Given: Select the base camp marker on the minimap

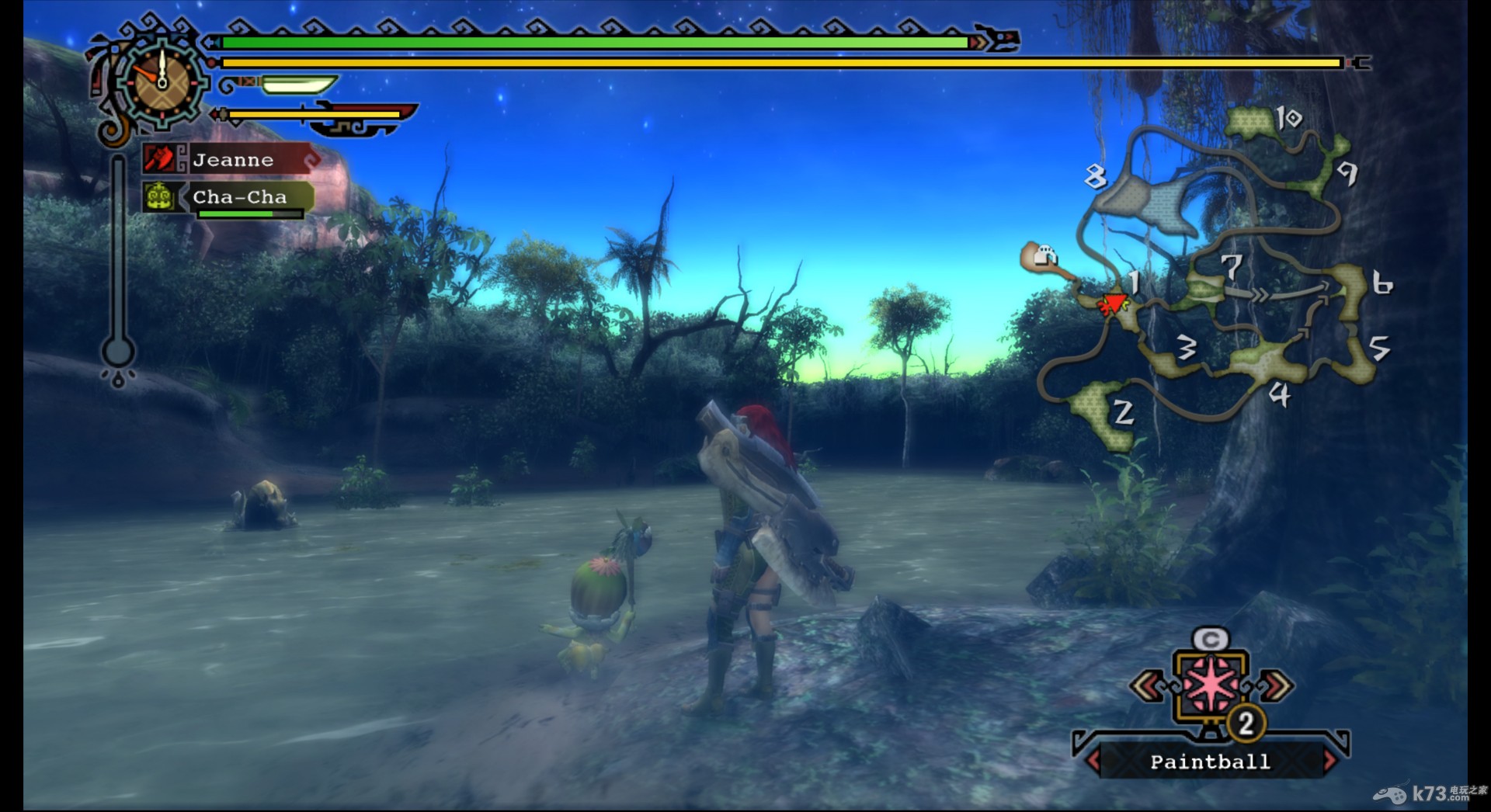Looking at the screenshot, I should (x=1044, y=256).
